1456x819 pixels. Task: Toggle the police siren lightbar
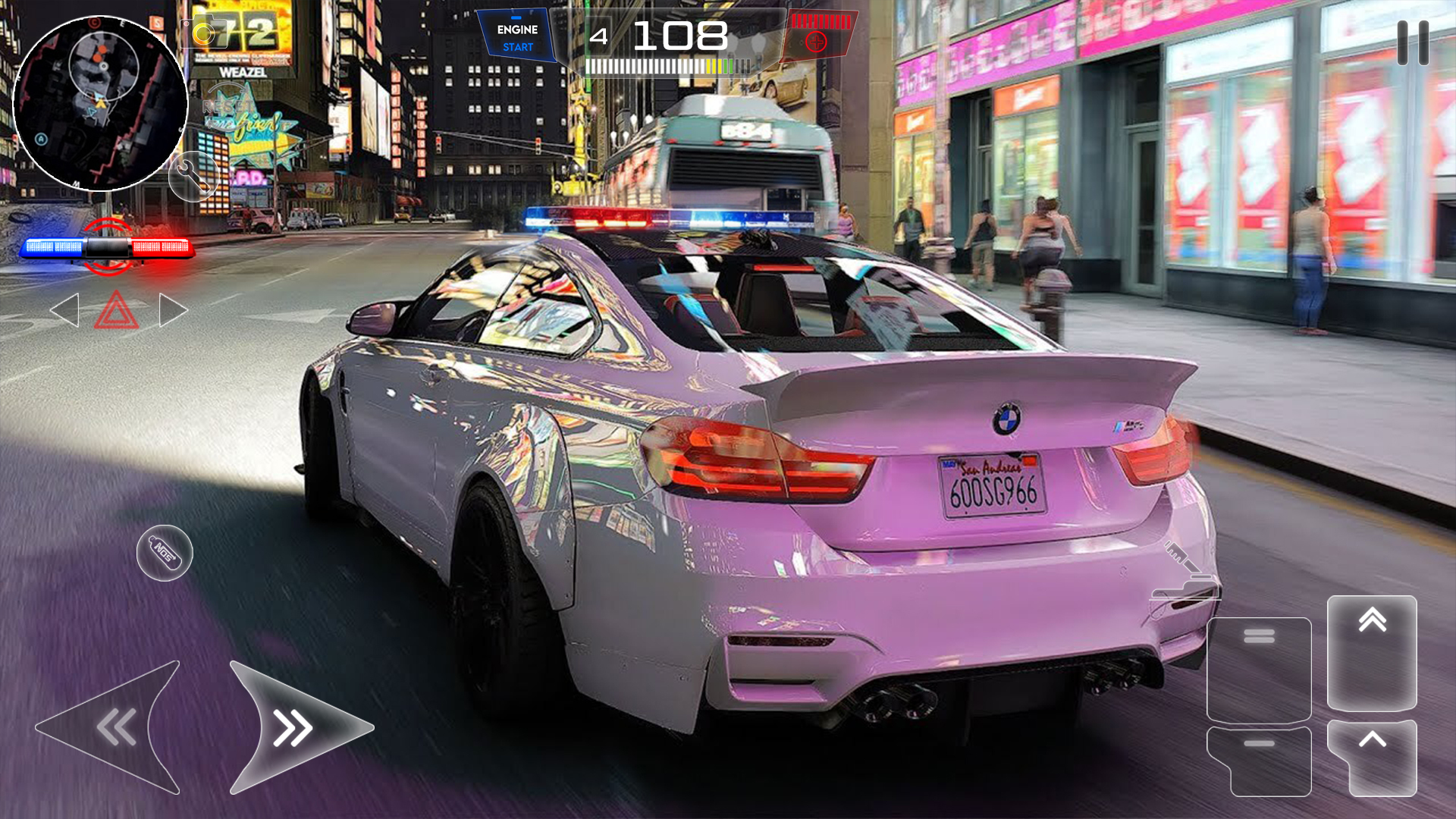[108, 246]
